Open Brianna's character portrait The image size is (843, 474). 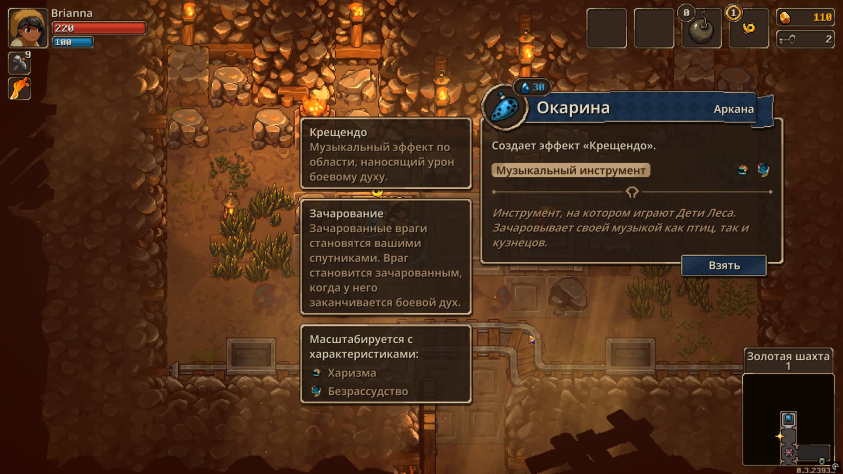click(26, 28)
